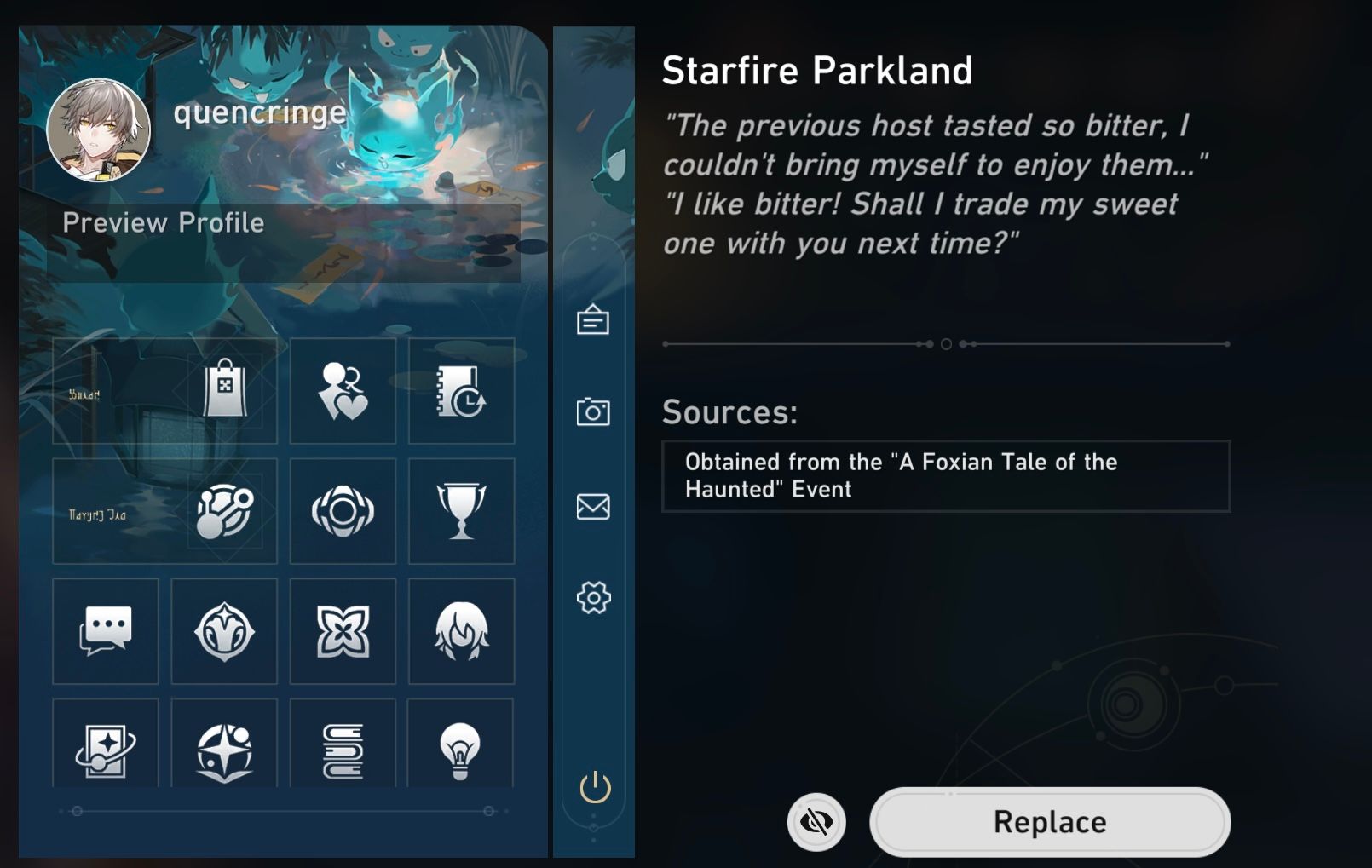Viewport: 1372px width, 868px height.
Task: Click the yellow power icon
Action: pyautogui.click(x=595, y=788)
